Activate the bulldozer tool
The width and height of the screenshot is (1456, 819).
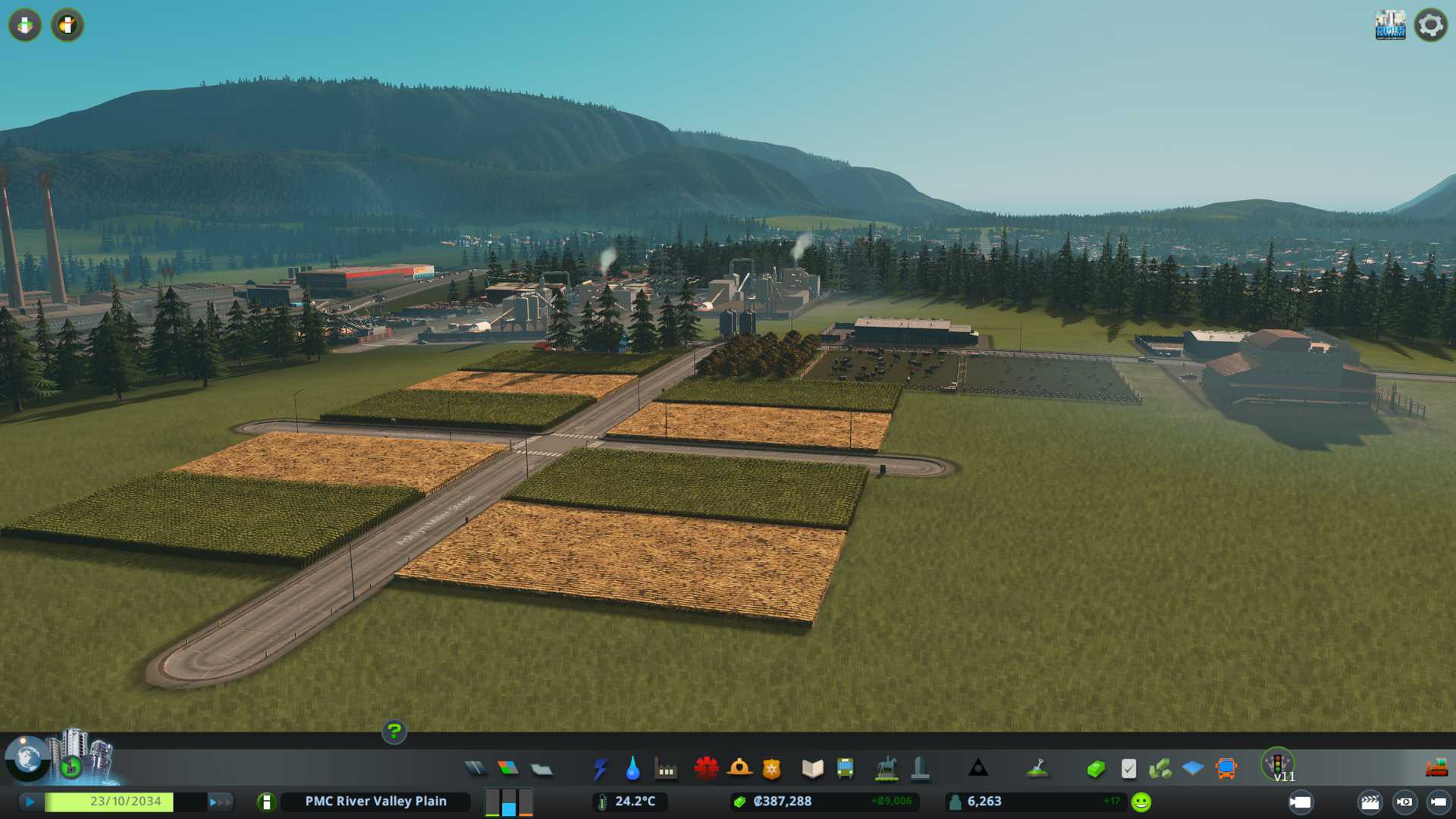click(1436, 769)
